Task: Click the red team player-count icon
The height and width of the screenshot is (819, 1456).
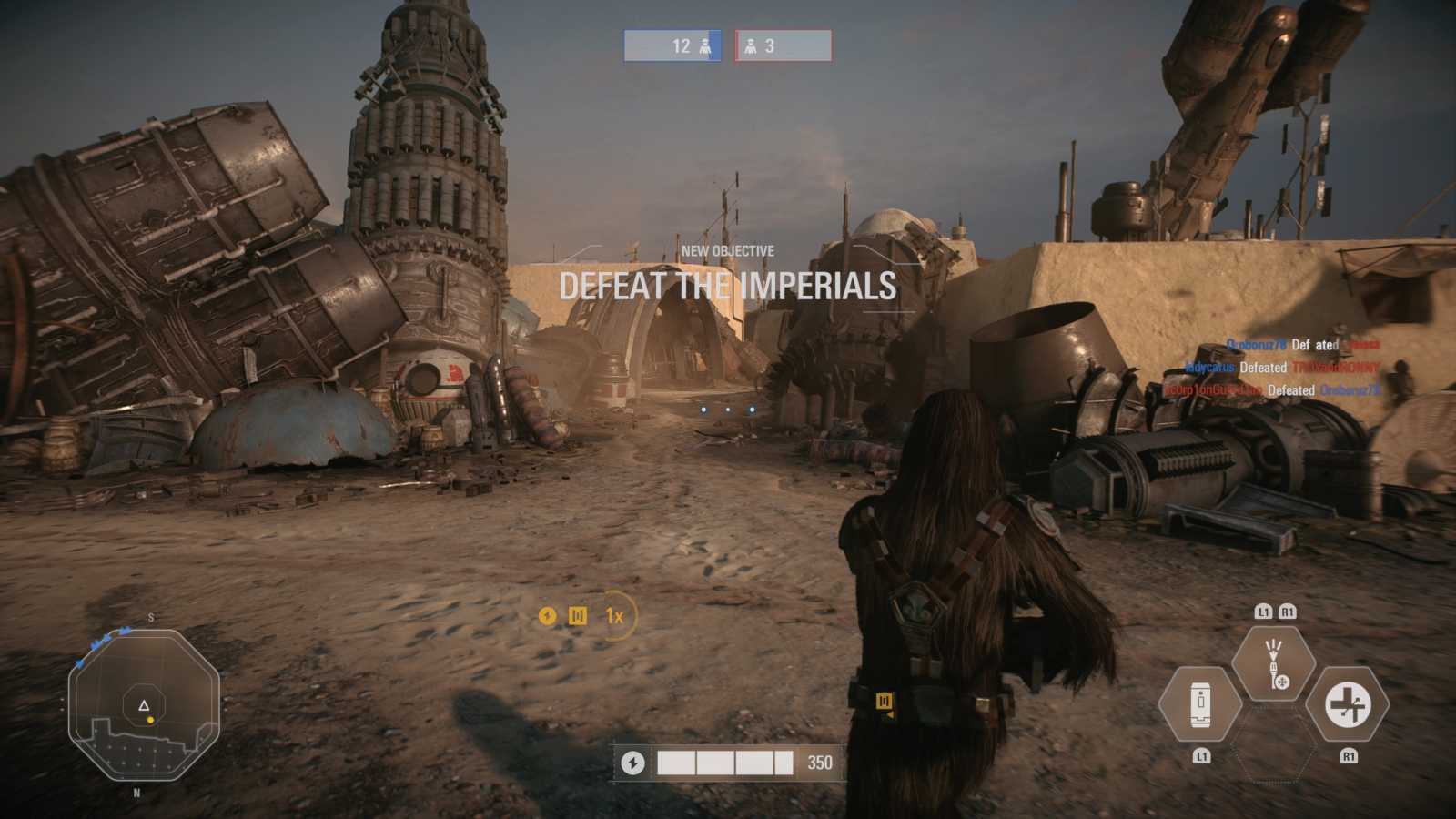Action: [x=750, y=45]
